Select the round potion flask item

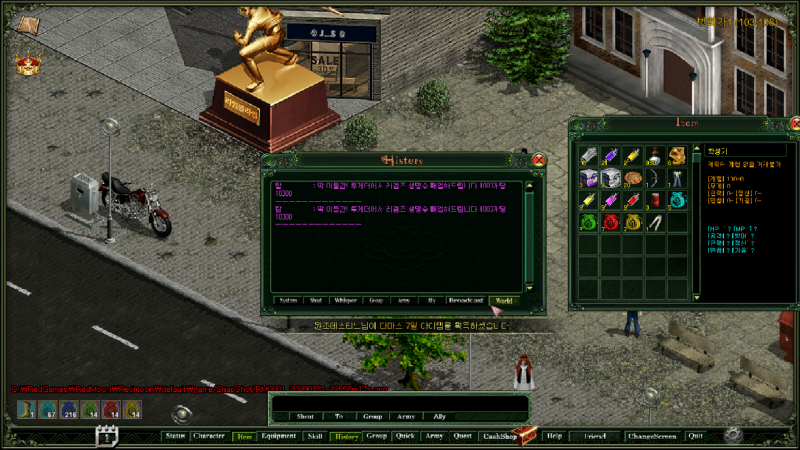click(654, 155)
